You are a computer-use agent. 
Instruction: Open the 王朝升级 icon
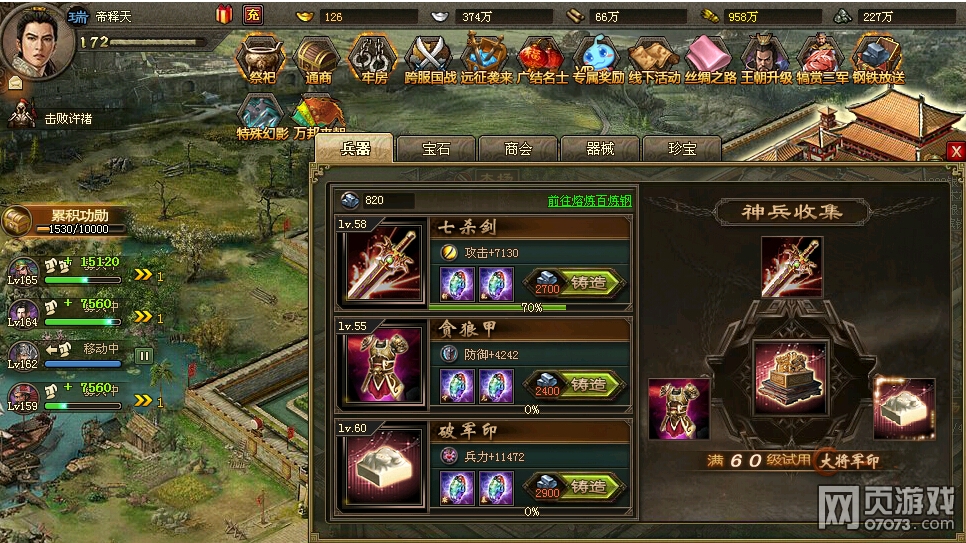click(x=766, y=58)
